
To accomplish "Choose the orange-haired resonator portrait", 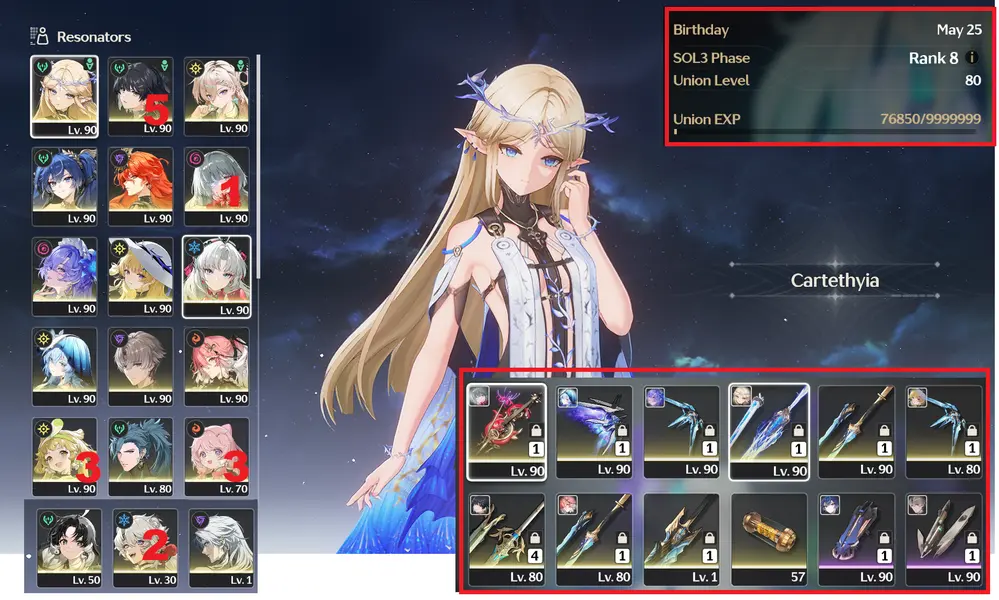I will click(140, 186).
